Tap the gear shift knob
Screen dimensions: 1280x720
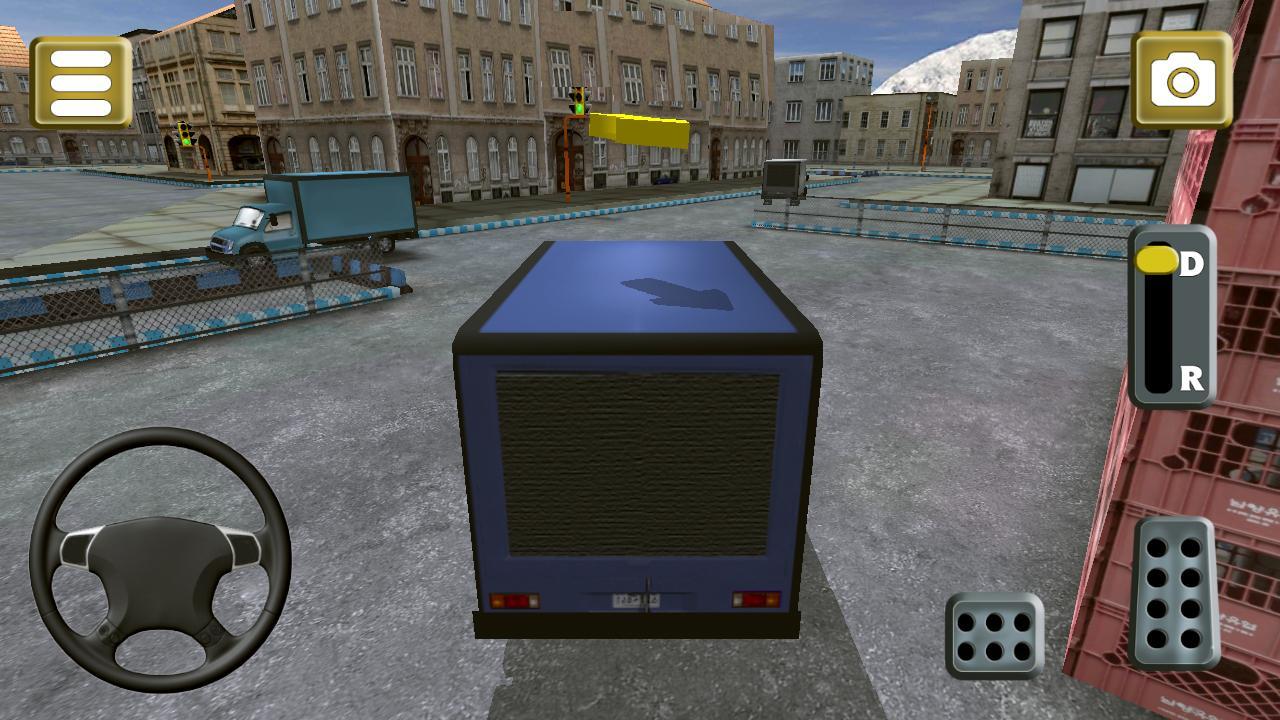[1160, 260]
